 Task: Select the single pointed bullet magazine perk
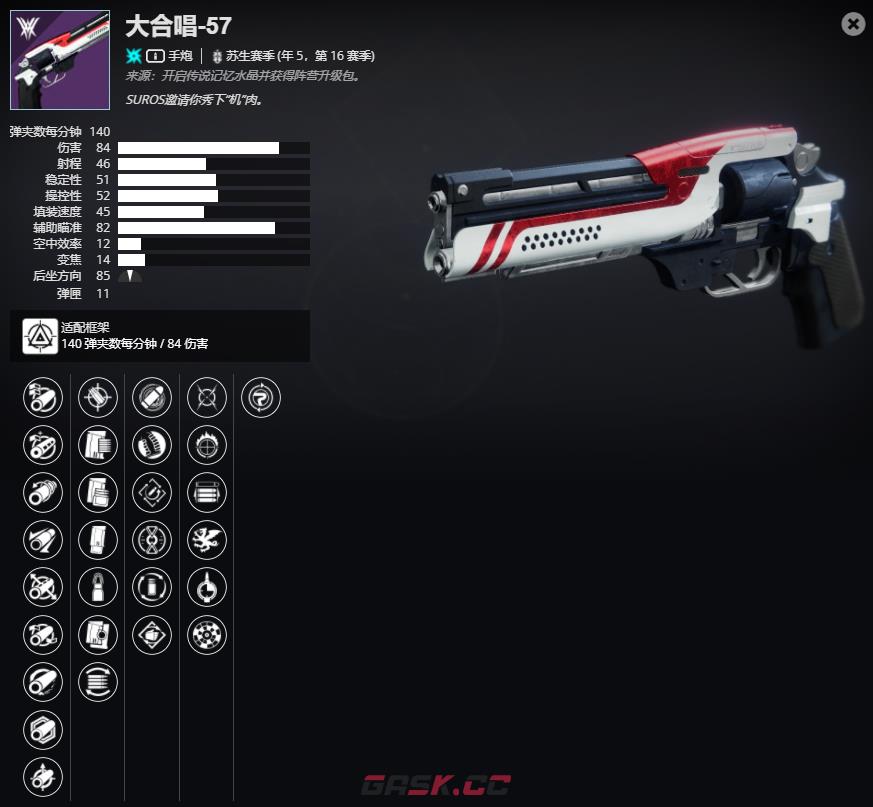click(x=97, y=587)
